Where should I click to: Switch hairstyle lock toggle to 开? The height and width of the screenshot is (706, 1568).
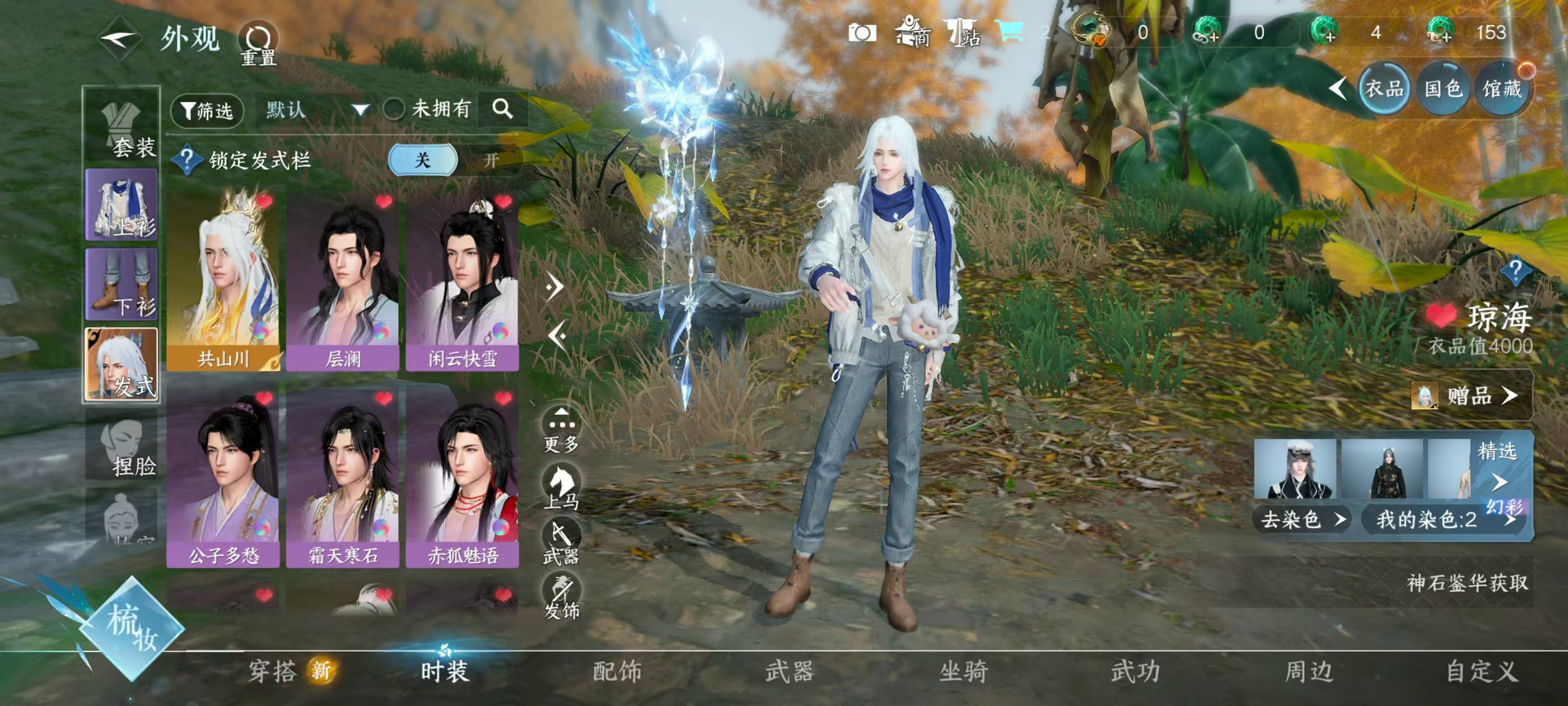[491, 161]
